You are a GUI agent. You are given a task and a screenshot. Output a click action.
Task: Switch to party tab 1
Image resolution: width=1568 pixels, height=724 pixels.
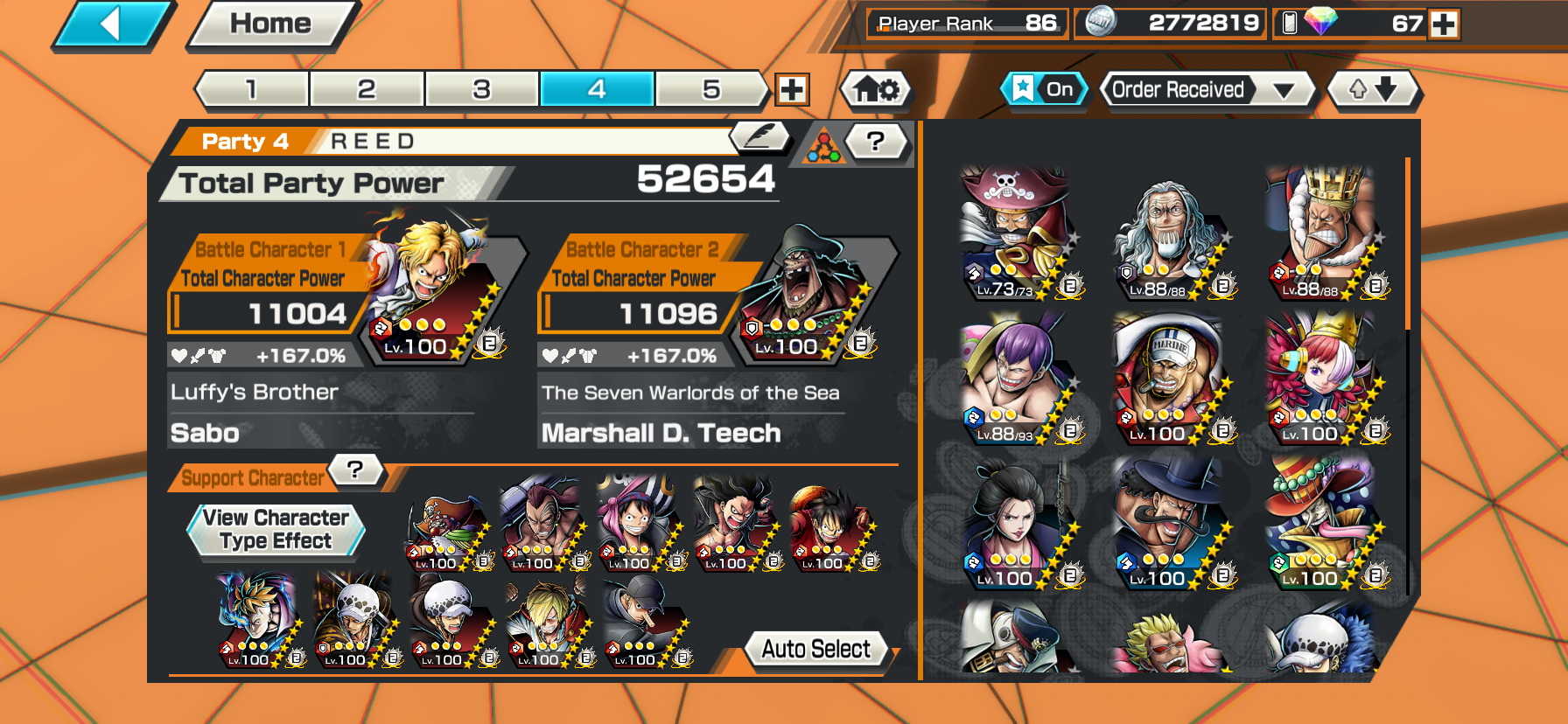pos(252,89)
